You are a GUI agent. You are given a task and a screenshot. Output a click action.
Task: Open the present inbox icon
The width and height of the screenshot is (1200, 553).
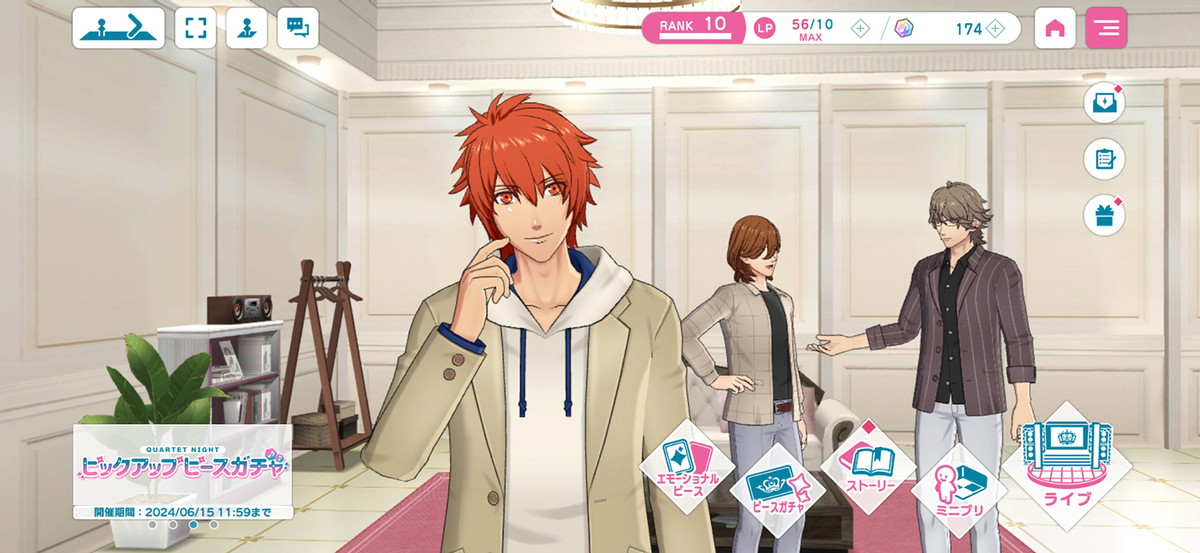[1104, 104]
